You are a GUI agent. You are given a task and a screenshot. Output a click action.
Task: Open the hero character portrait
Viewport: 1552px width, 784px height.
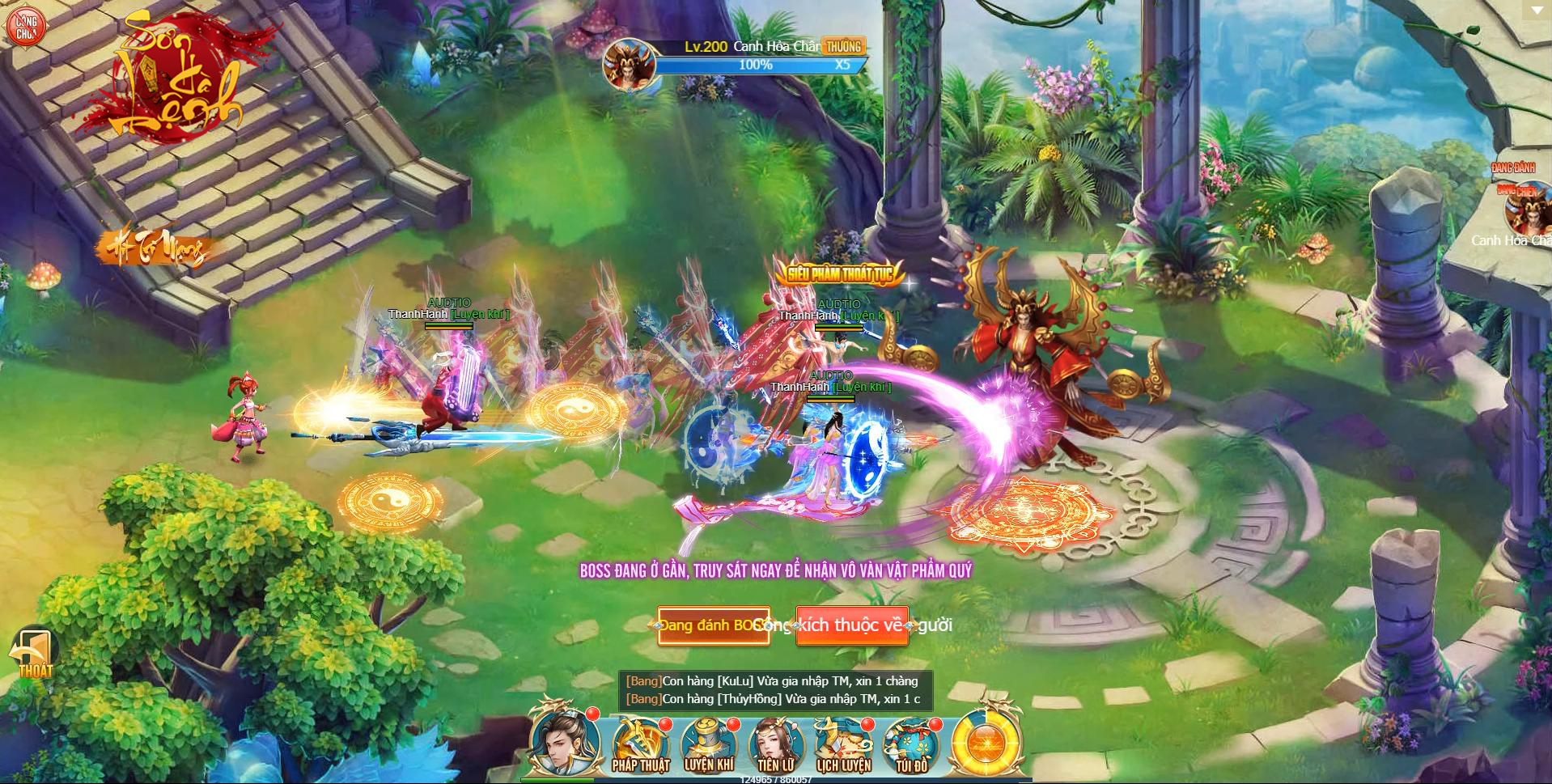[x=565, y=742]
